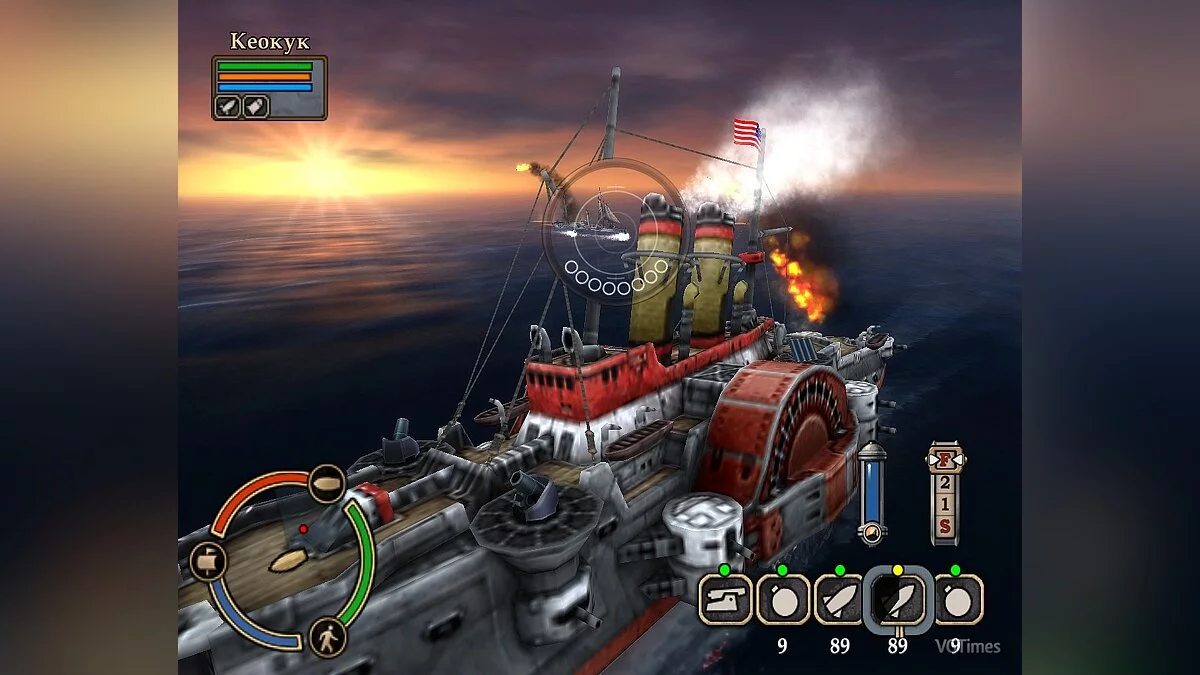Click the shell icon under Keokuk's bars
Viewport: 1200px width, 675px height.
[255, 106]
